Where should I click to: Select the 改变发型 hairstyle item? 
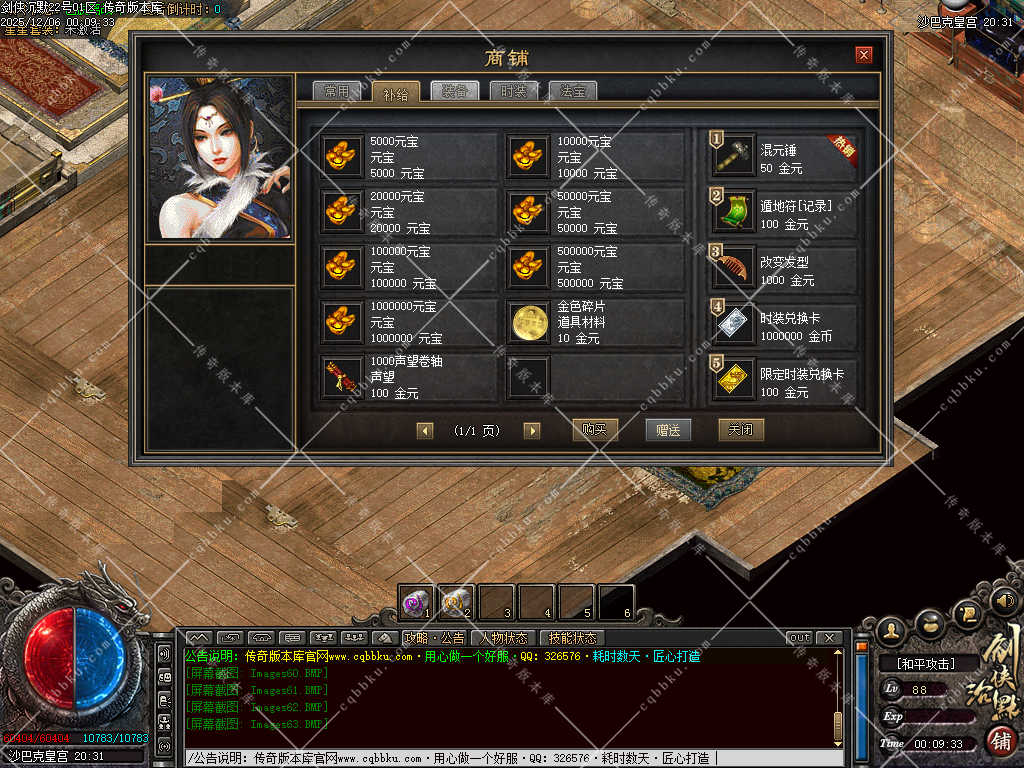click(x=784, y=267)
